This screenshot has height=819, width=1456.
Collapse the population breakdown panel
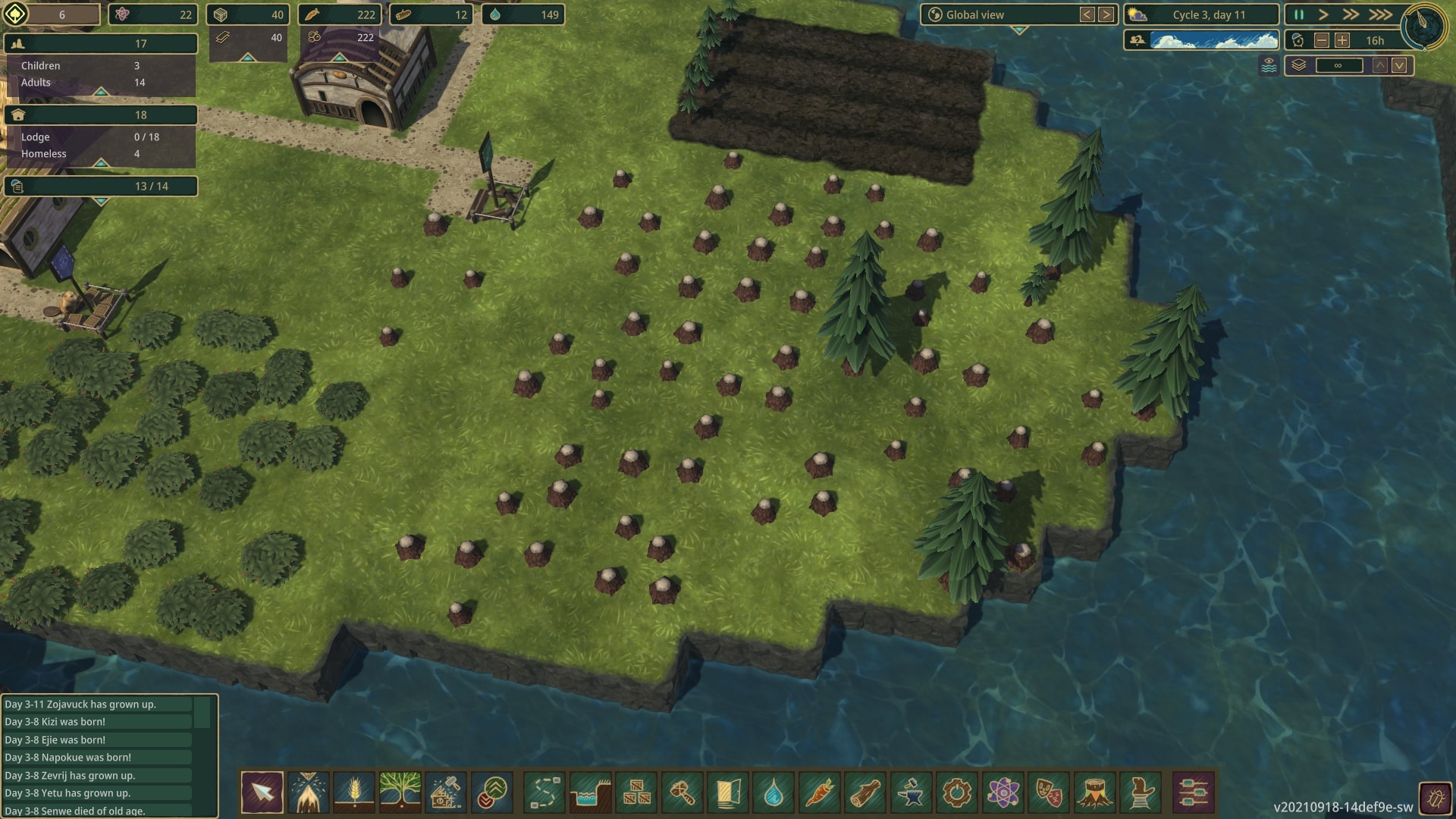100,92
